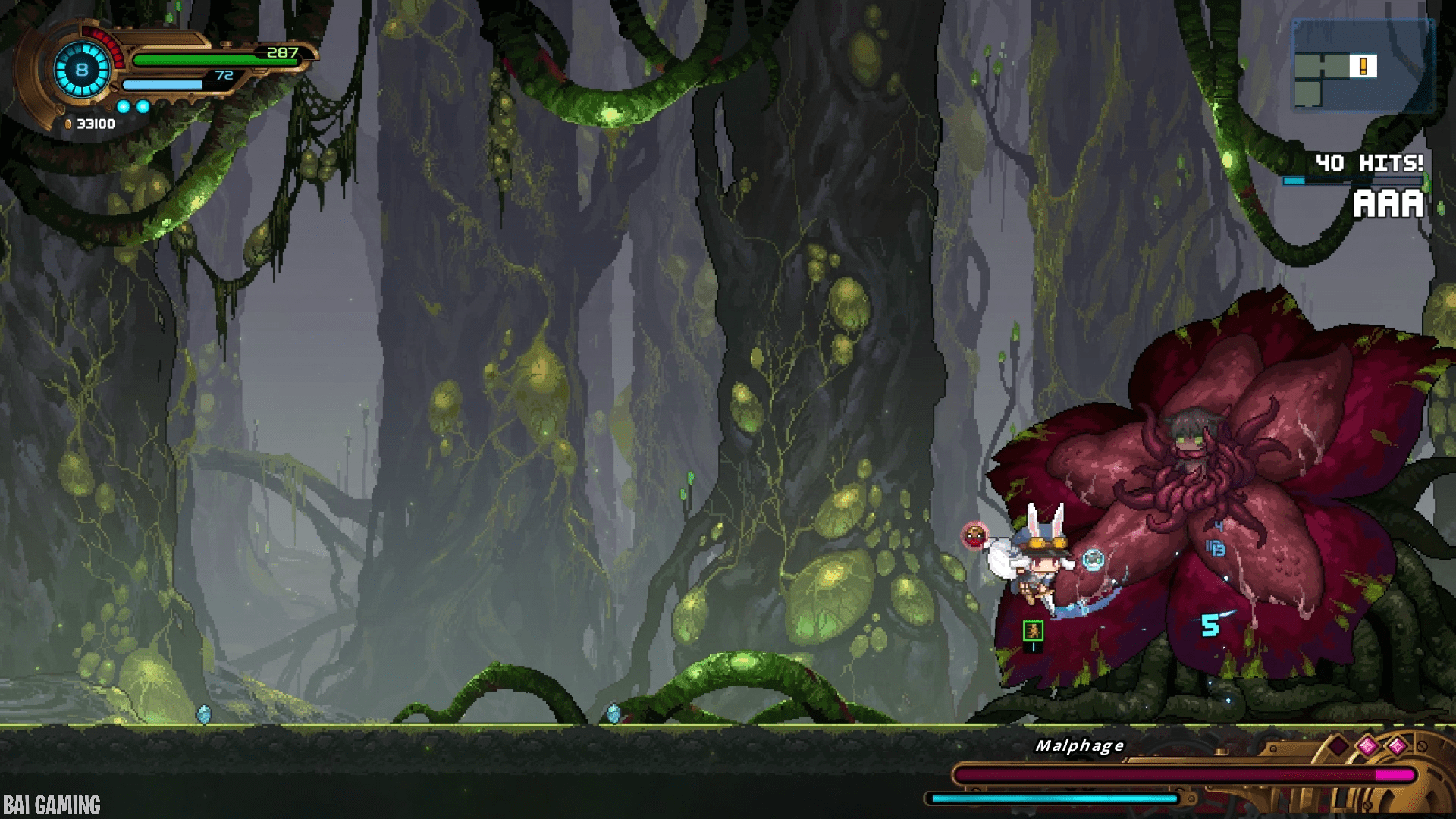The image size is (1456, 819).
Task: Select the exclamation mark room on the minimap
Action: [x=1363, y=66]
